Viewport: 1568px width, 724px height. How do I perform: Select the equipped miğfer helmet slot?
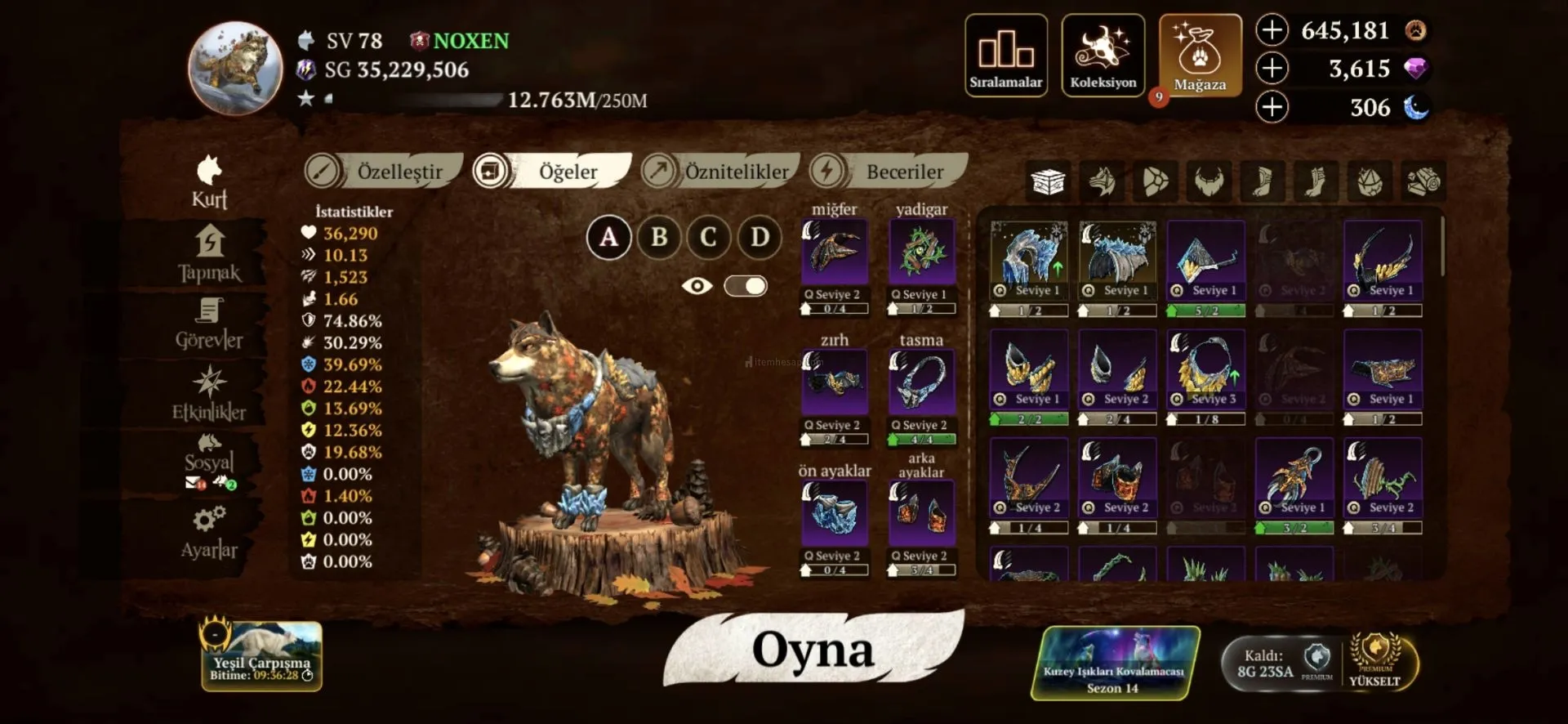click(x=834, y=252)
